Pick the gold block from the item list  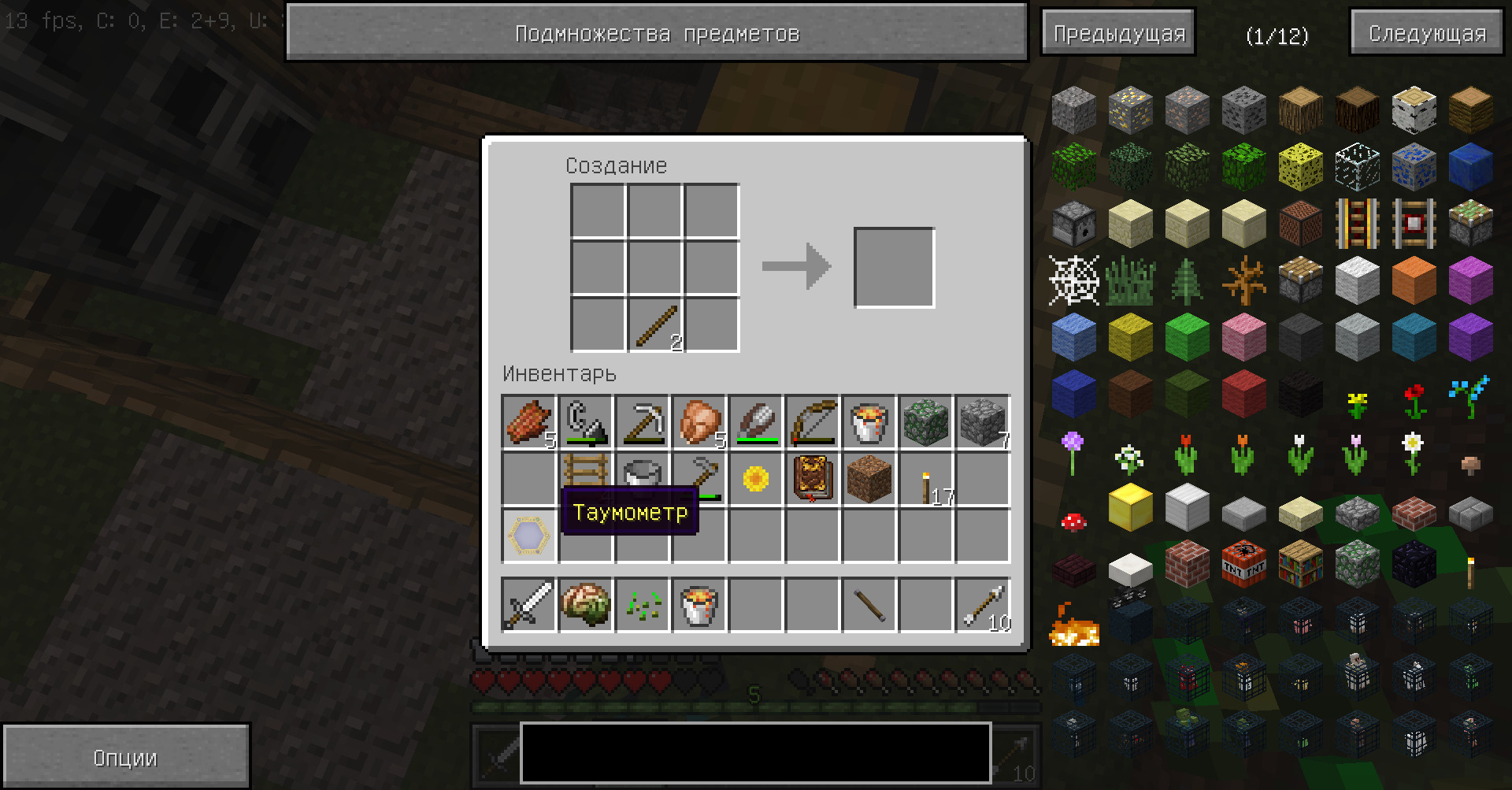click(1130, 507)
